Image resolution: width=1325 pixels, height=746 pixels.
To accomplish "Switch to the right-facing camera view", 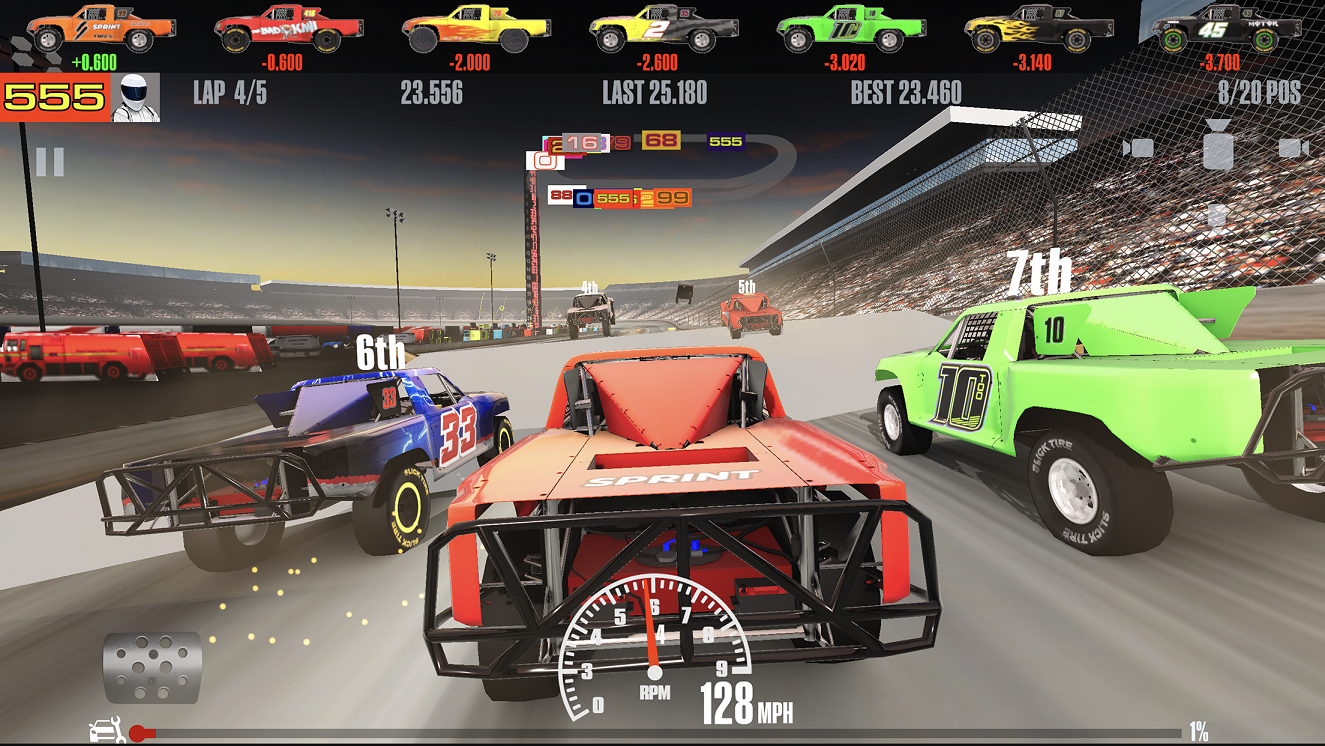I will [x=1293, y=149].
